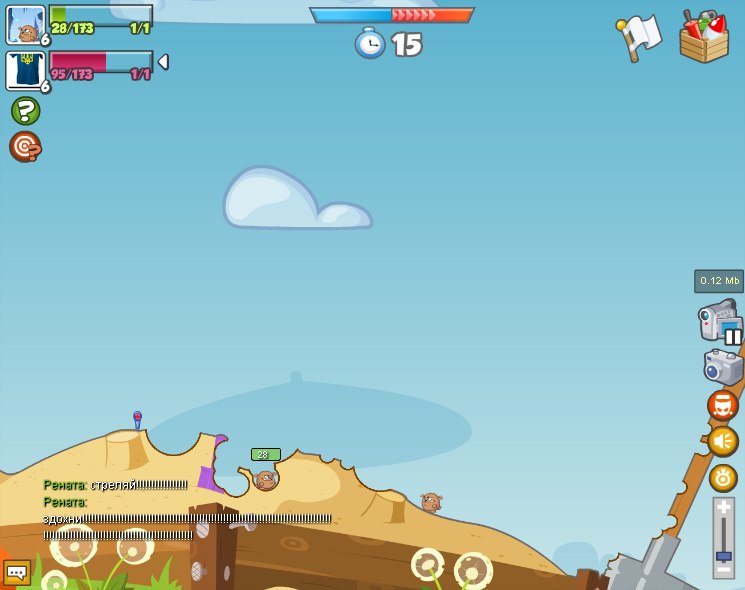Zoom in with the plus button
The width and height of the screenshot is (745, 590).
pos(724,508)
